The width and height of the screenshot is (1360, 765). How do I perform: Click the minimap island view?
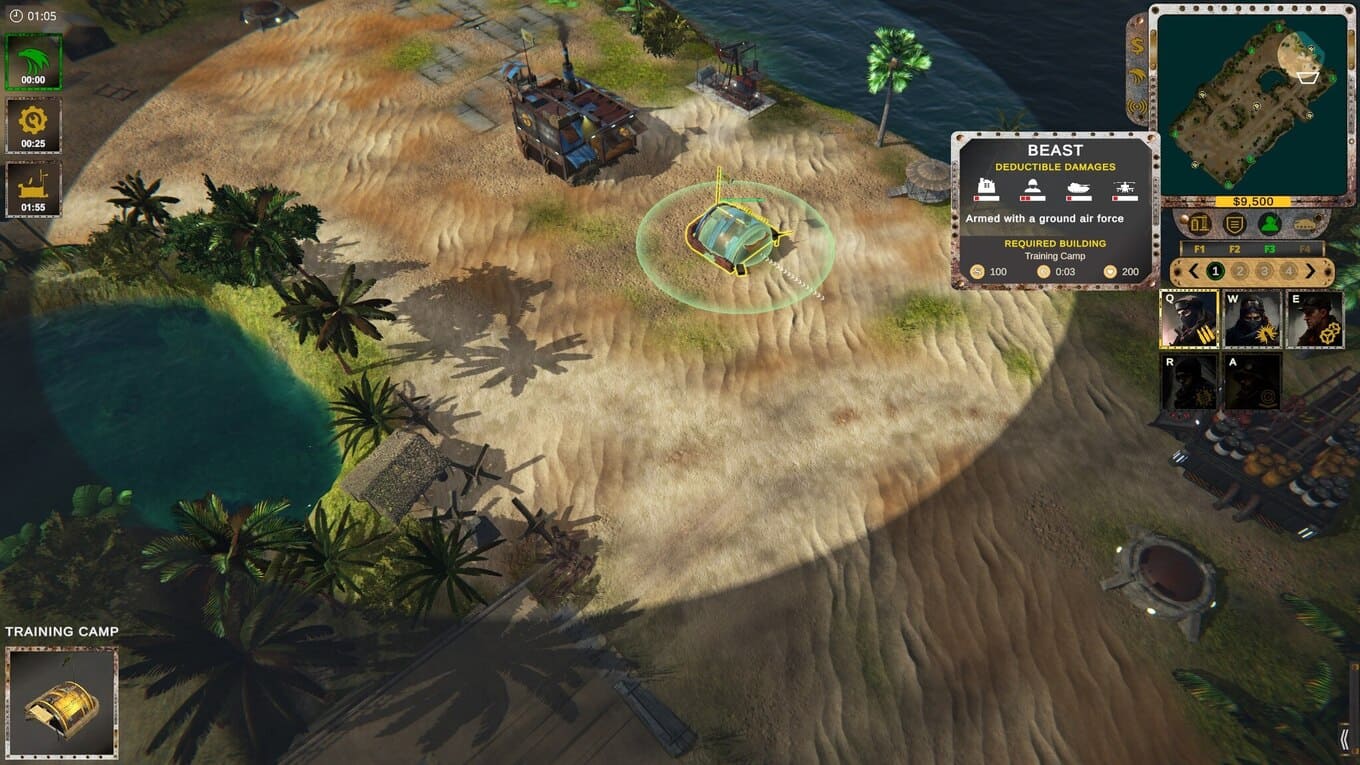click(x=1254, y=98)
